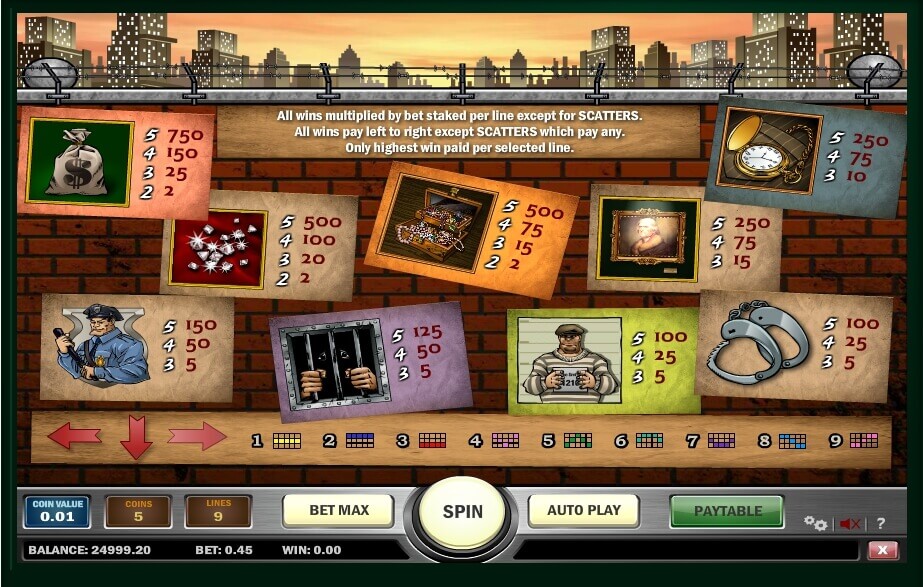
Task: Open help with the question mark
Action: pos(880,523)
